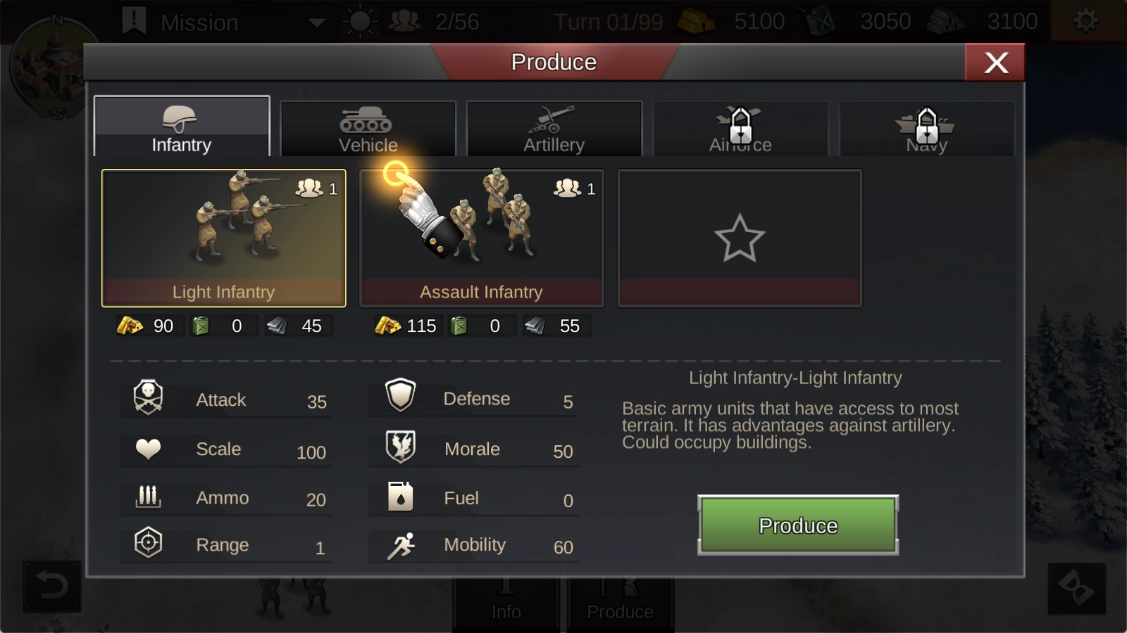
Task: Select the locked Airforce tab
Action: click(x=740, y=129)
